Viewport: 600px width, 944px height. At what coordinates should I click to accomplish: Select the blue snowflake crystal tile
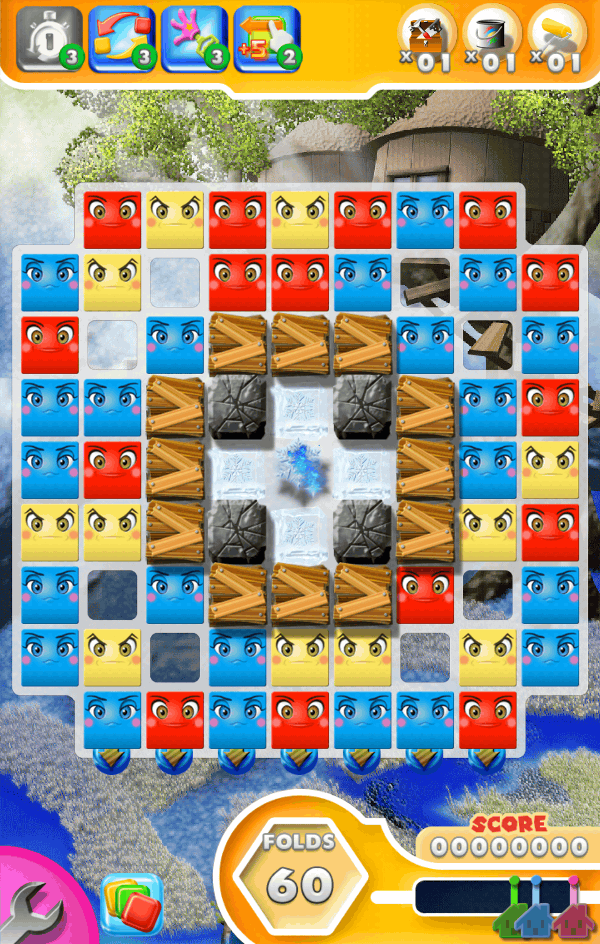pos(300,469)
